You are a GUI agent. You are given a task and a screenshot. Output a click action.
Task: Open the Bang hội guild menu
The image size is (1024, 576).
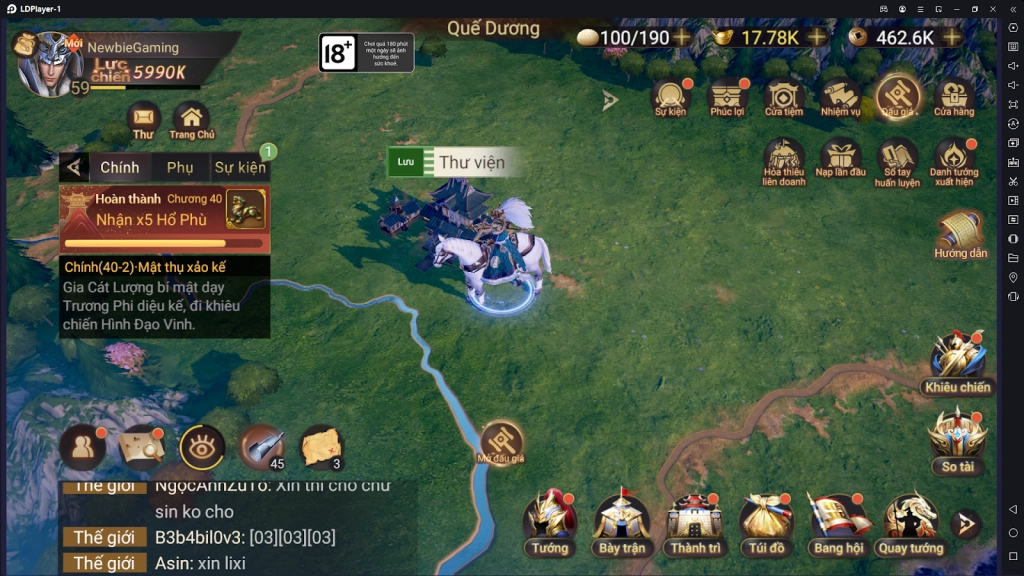838,522
